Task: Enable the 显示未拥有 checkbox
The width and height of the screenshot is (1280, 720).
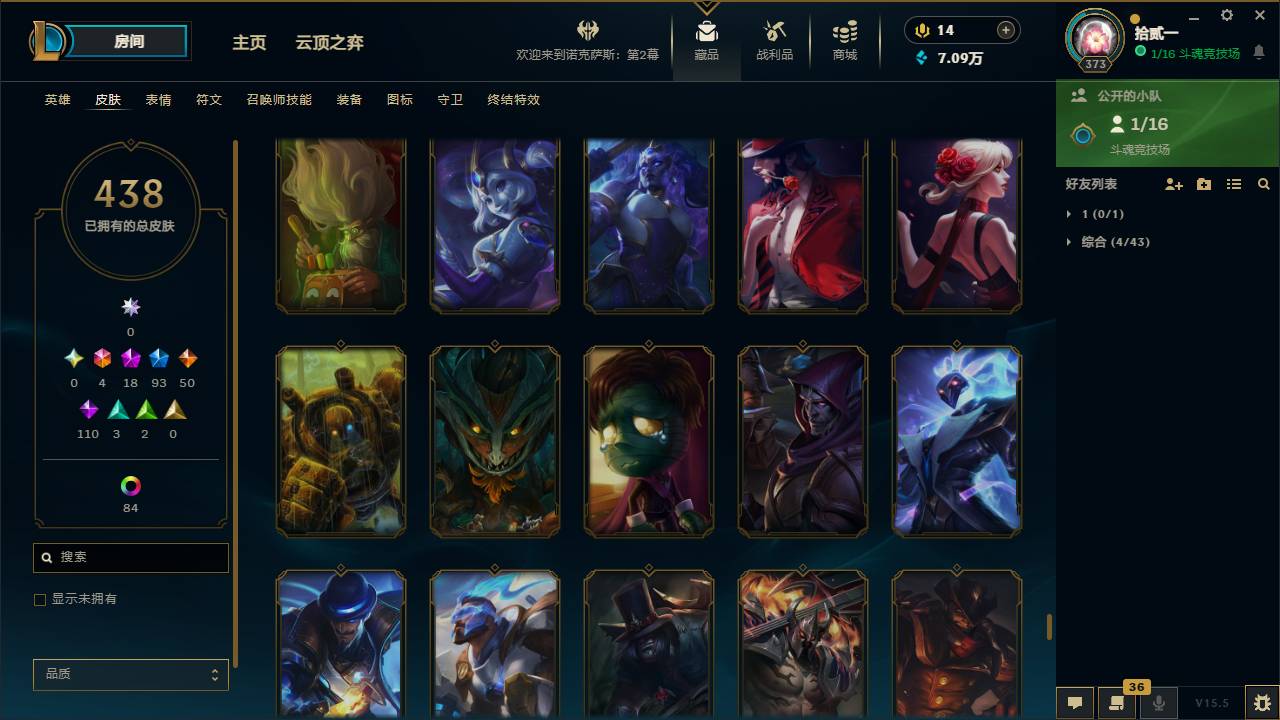Action: click(40, 599)
